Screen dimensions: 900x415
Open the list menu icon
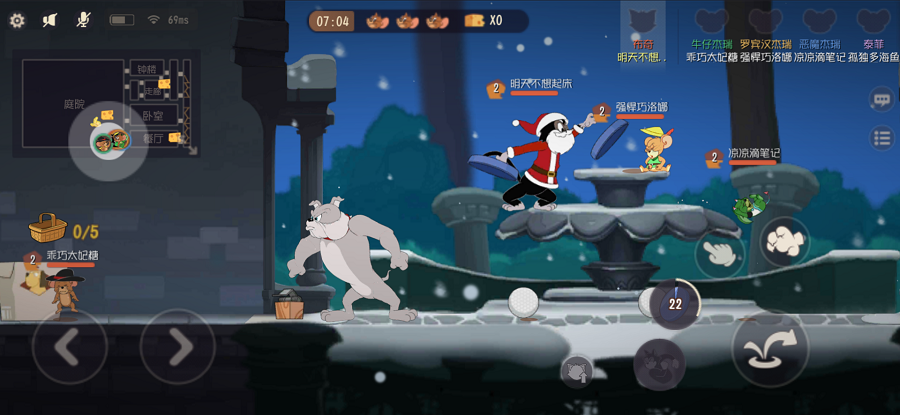coord(881,139)
